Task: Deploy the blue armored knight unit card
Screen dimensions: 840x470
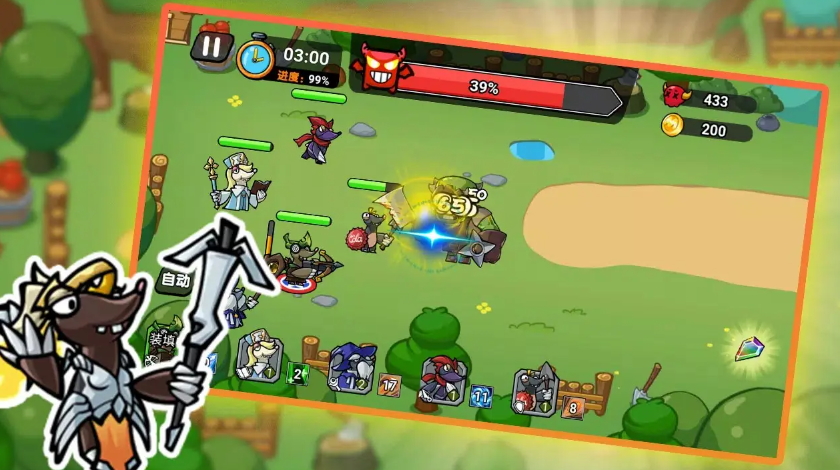Action: pyautogui.click(x=352, y=367)
